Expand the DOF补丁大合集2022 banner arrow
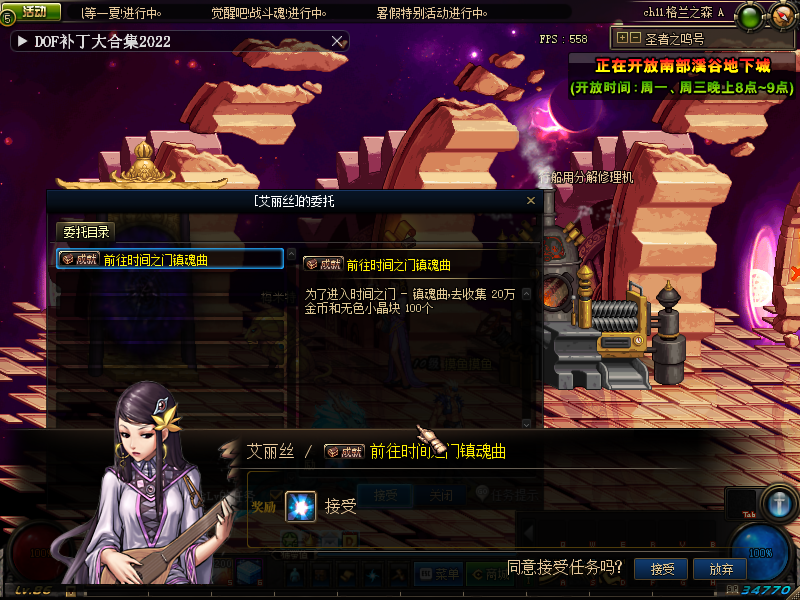The width and height of the screenshot is (800, 600). coord(22,42)
